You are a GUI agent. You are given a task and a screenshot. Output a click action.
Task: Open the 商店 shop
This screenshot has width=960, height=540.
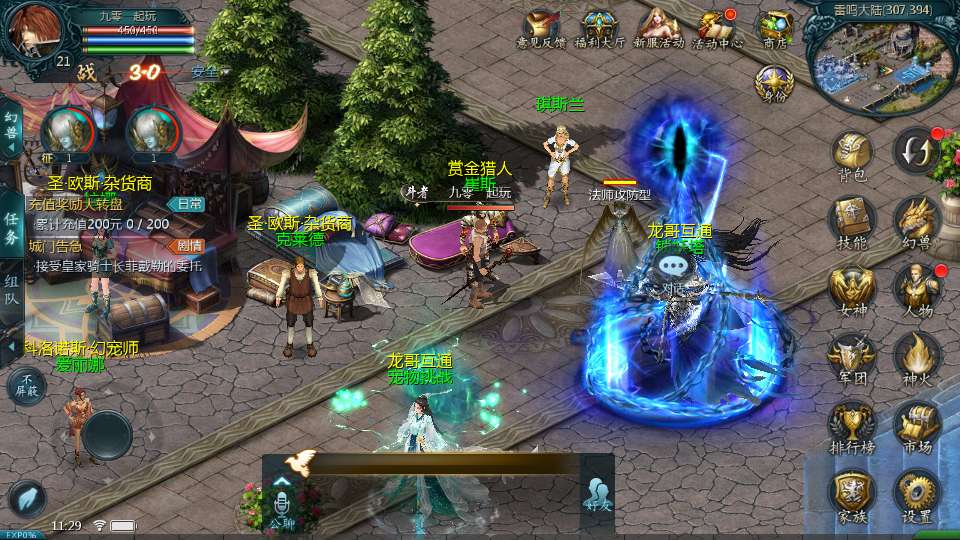(x=774, y=27)
